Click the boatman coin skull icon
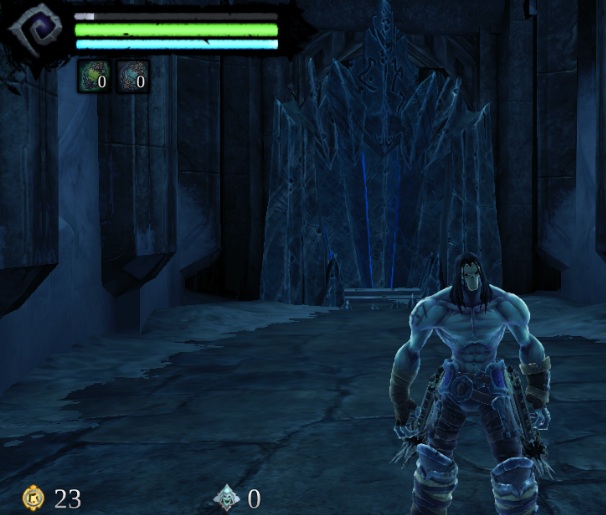The width and height of the screenshot is (606, 515). pos(228,497)
